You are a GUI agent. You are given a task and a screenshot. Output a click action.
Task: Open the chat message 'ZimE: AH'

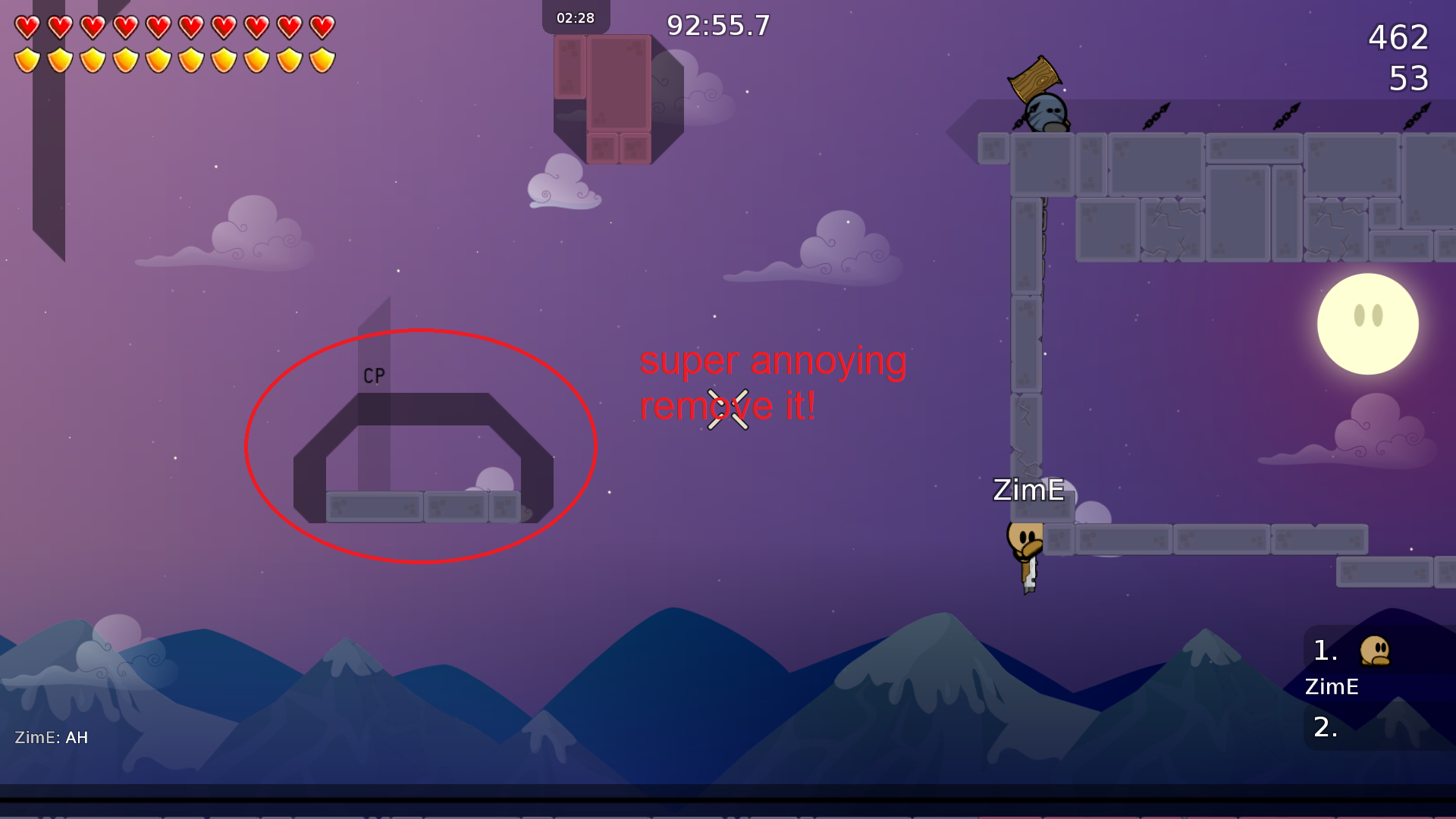tap(52, 736)
